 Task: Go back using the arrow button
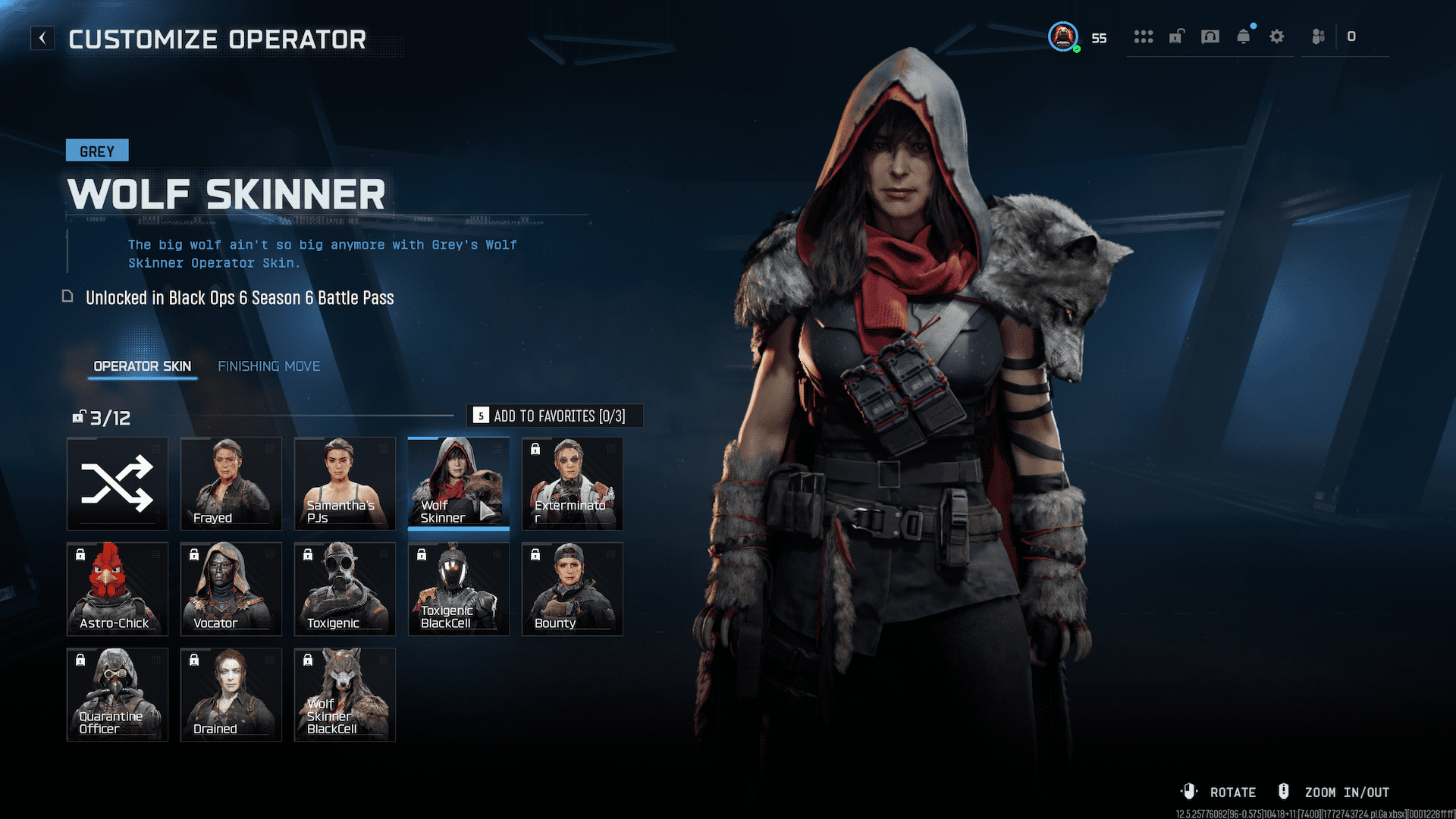point(42,38)
